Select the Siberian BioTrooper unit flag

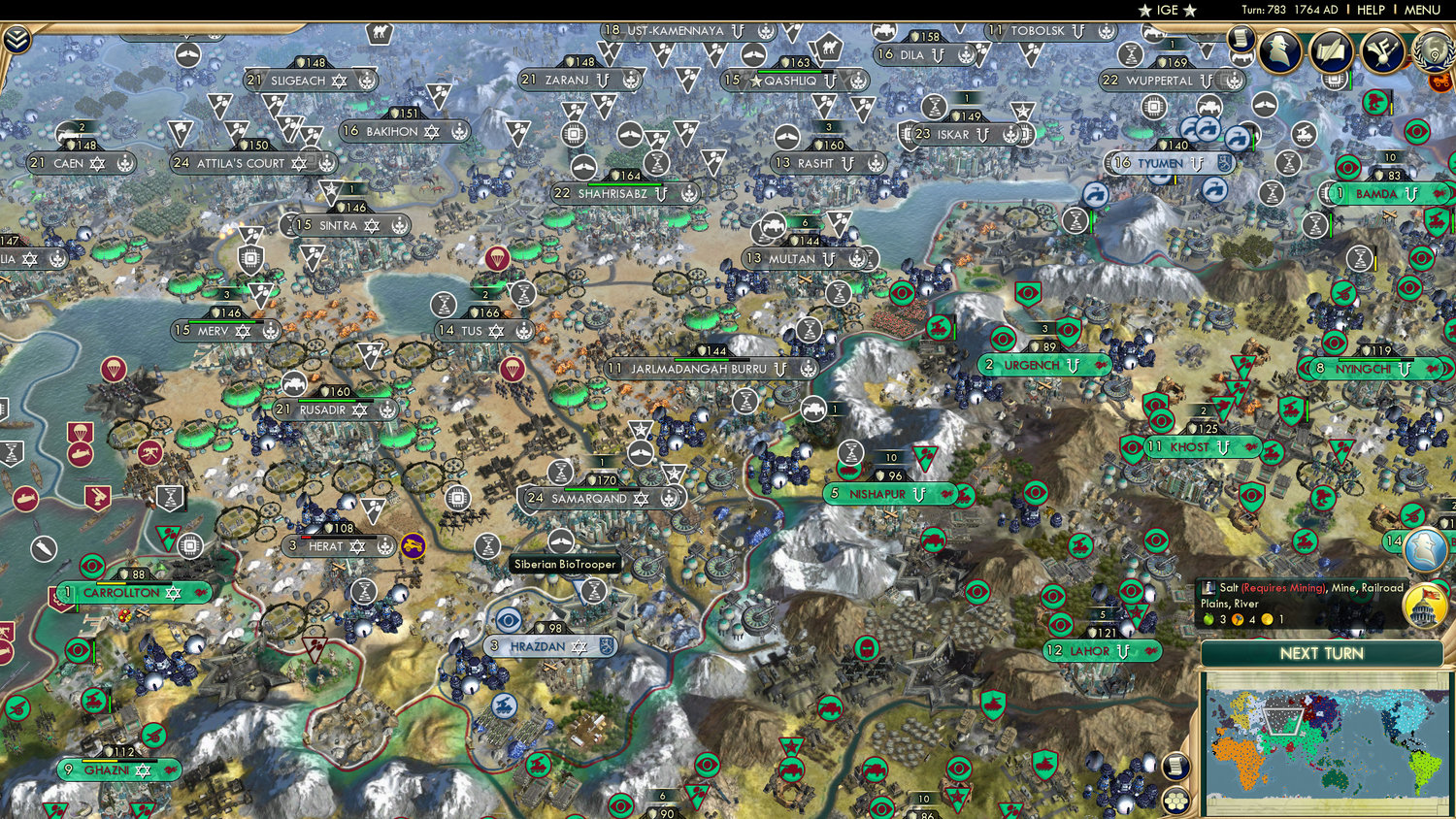pyautogui.click(x=561, y=541)
